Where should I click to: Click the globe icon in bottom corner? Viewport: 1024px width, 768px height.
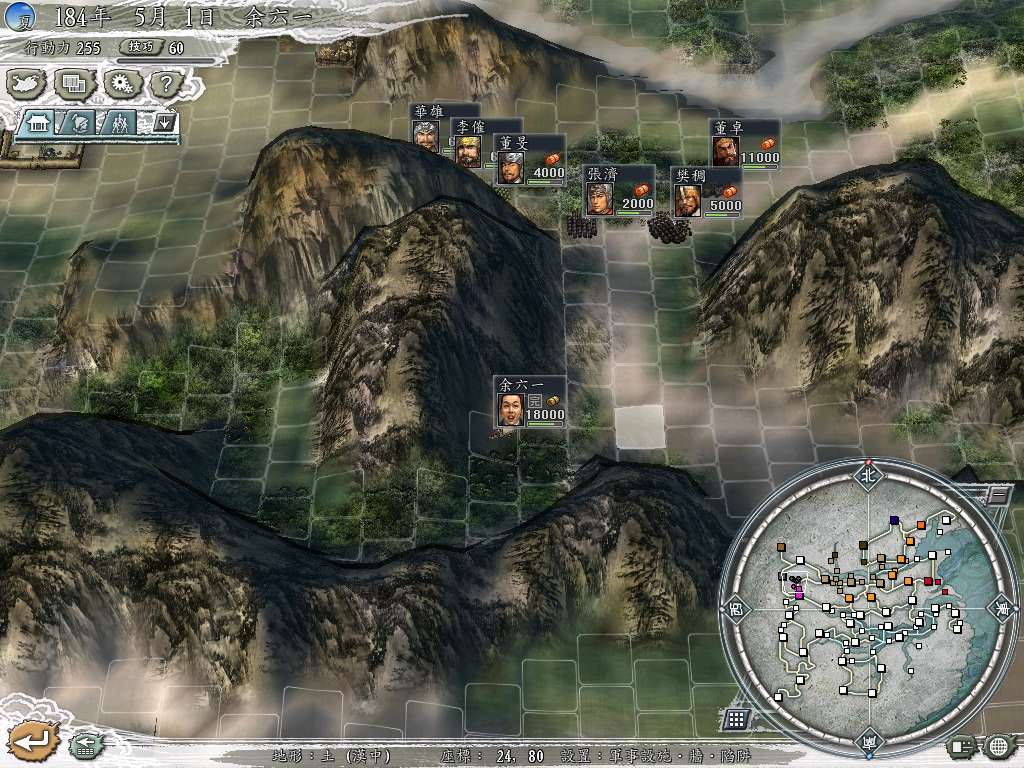click(x=998, y=746)
